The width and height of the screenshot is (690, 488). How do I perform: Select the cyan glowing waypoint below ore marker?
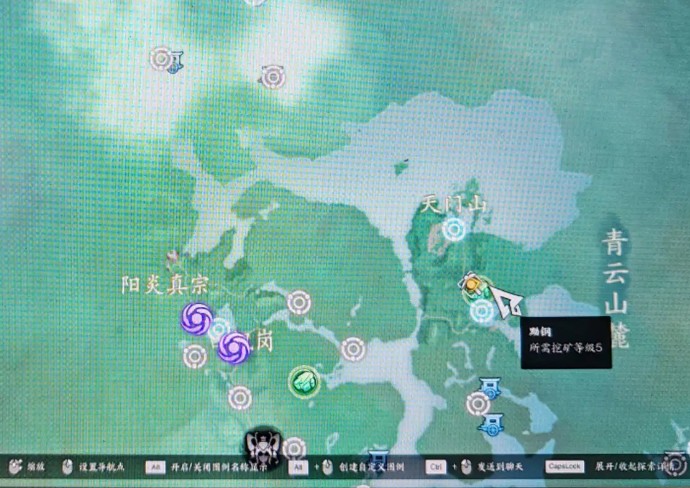482,311
